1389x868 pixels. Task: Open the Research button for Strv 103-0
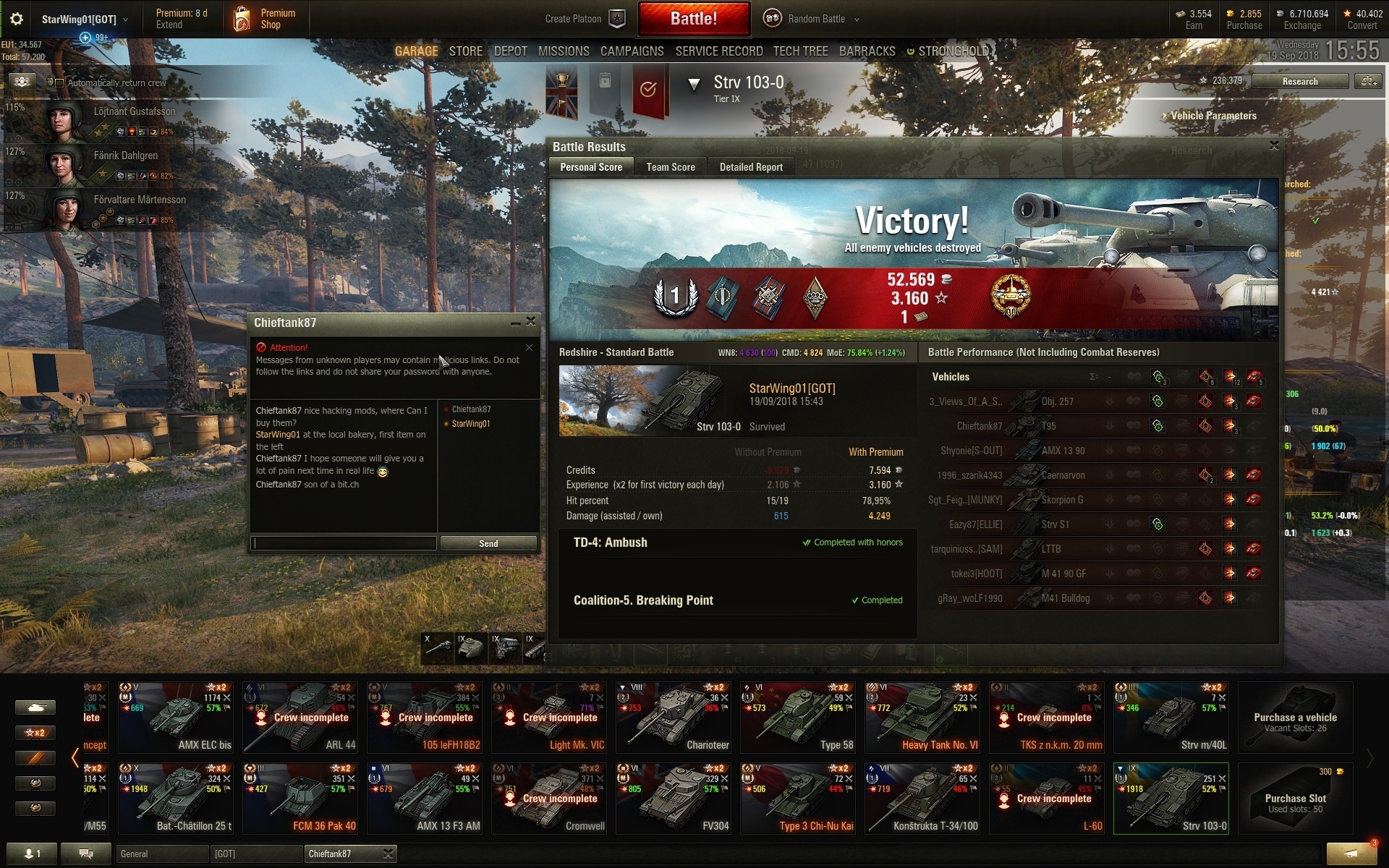(1299, 81)
